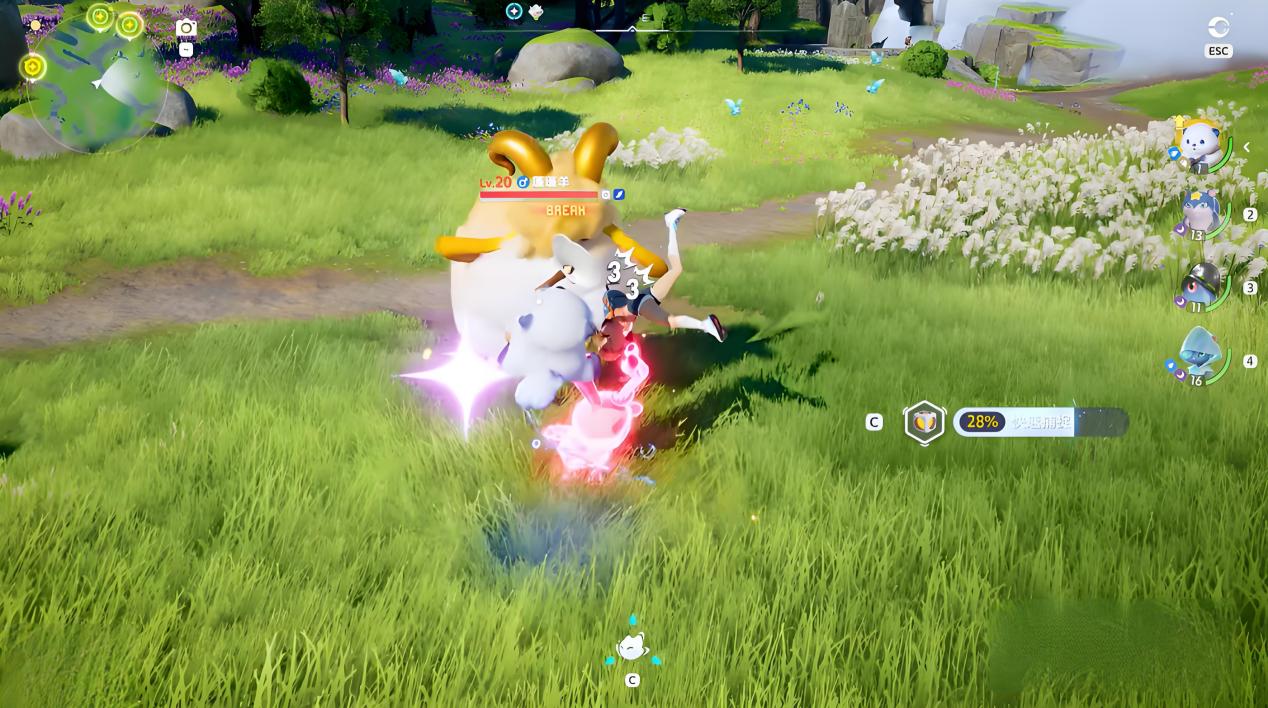Click the 28% quick capture bar
The height and width of the screenshot is (708, 1268).
click(x=1040, y=422)
